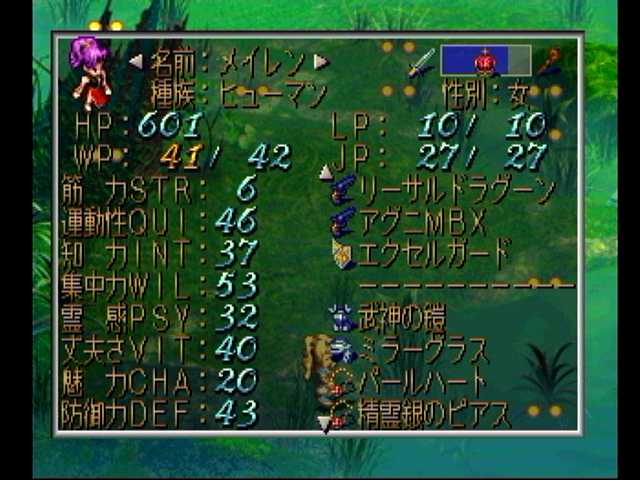This screenshot has height=480, width=640.
Task: Click the down arrow below the equipment list
Action: 323,424
